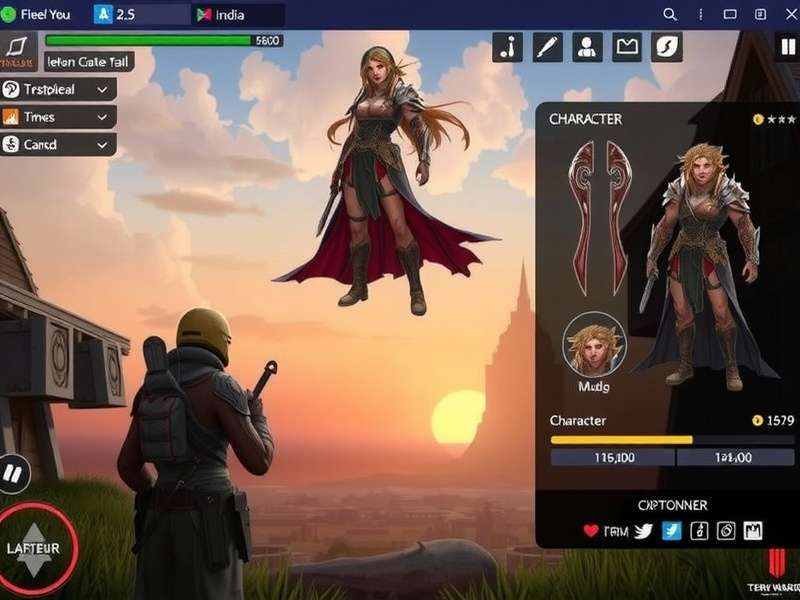Click the search magnifier in the window bar
800x600 pixels.
coord(670,15)
